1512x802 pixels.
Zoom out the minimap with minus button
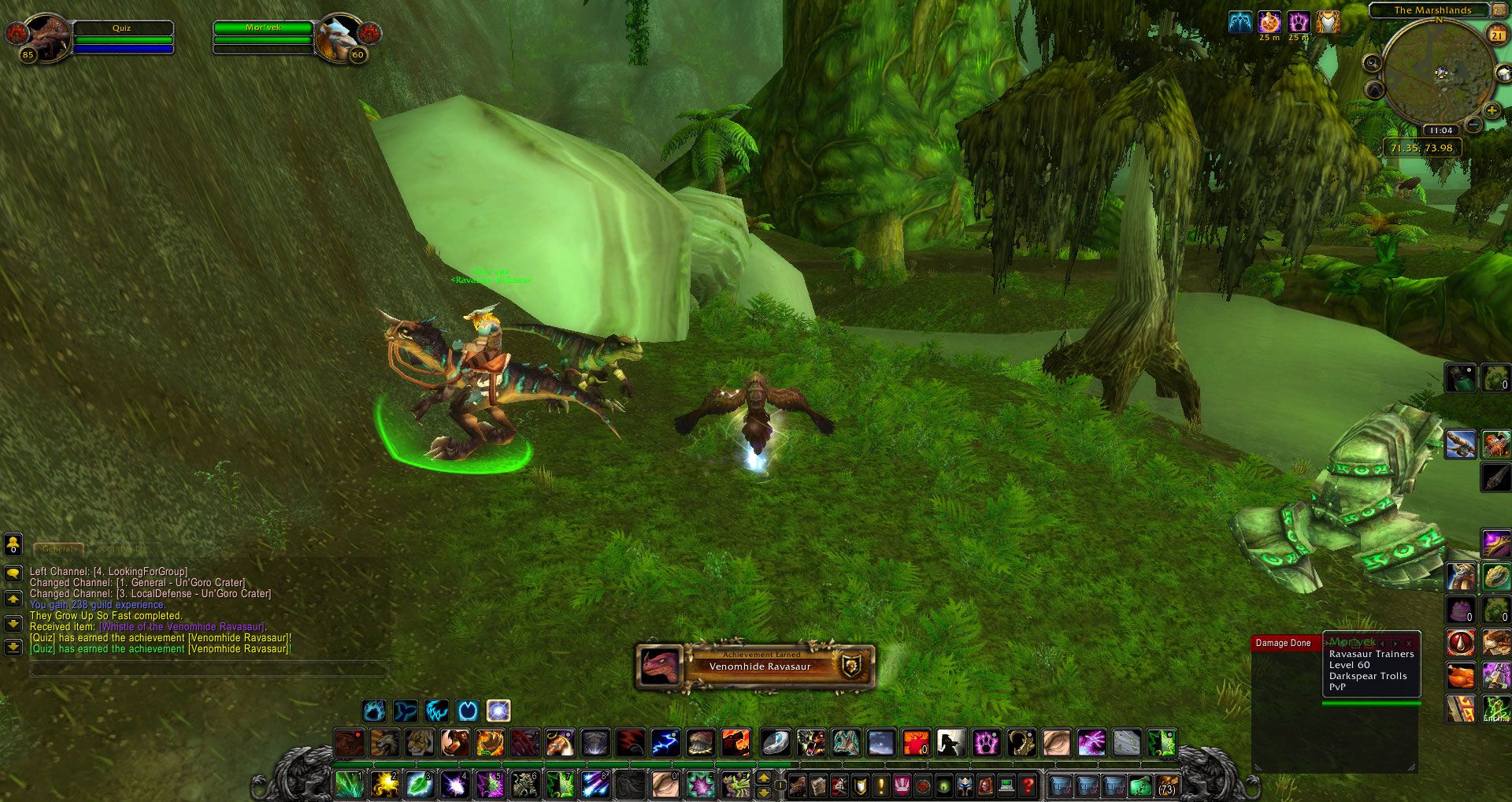(x=1473, y=124)
